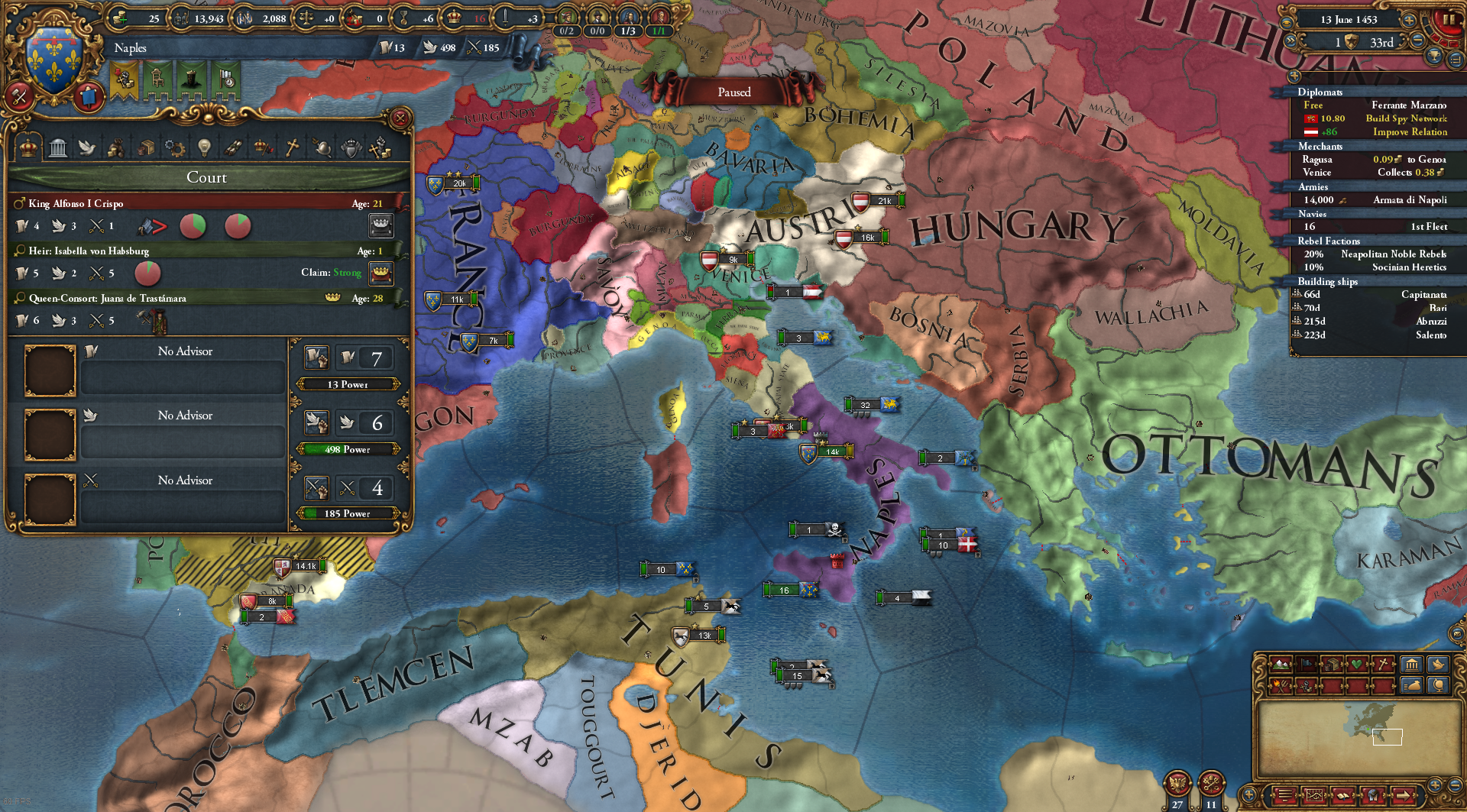
Task: Increase game speed with the plus arrow
Action: pyautogui.click(x=1409, y=21)
